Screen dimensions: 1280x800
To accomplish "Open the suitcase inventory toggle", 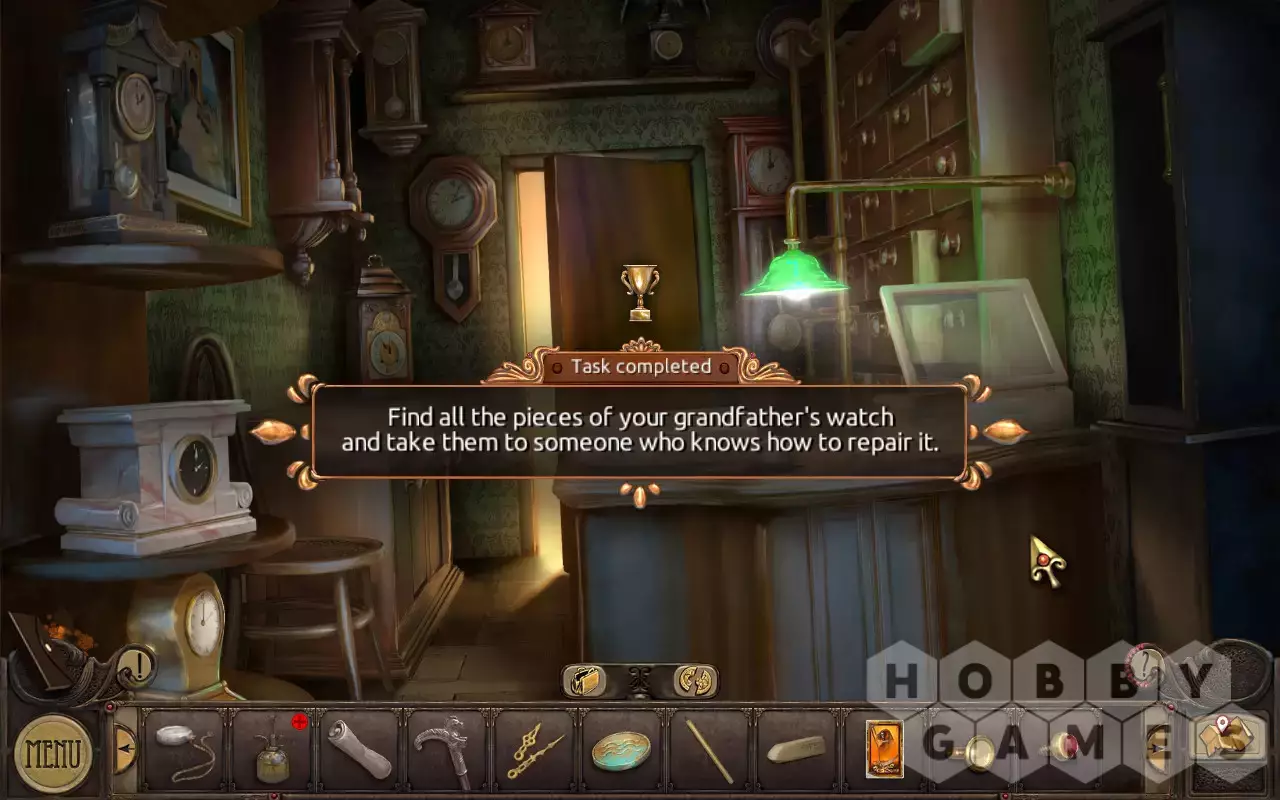I will tap(586, 681).
